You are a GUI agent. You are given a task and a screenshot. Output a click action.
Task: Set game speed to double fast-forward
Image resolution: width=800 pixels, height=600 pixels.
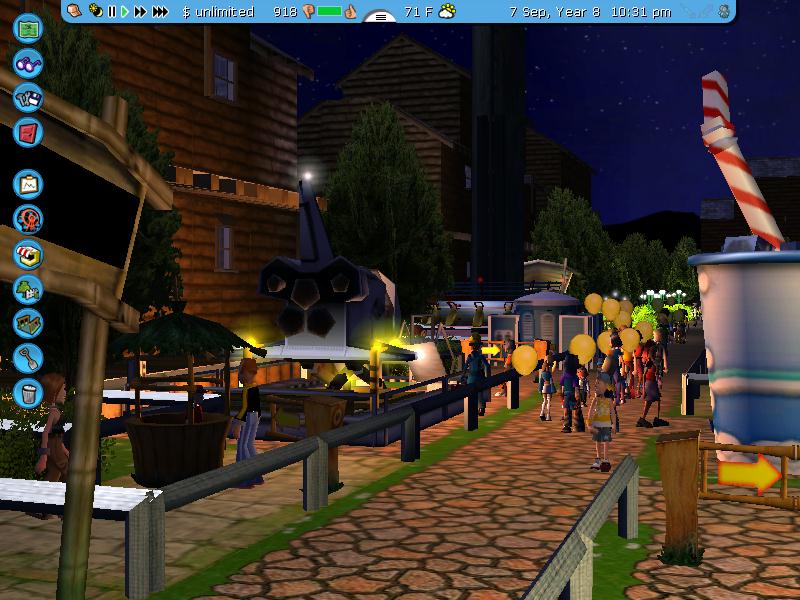tap(140, 12)
